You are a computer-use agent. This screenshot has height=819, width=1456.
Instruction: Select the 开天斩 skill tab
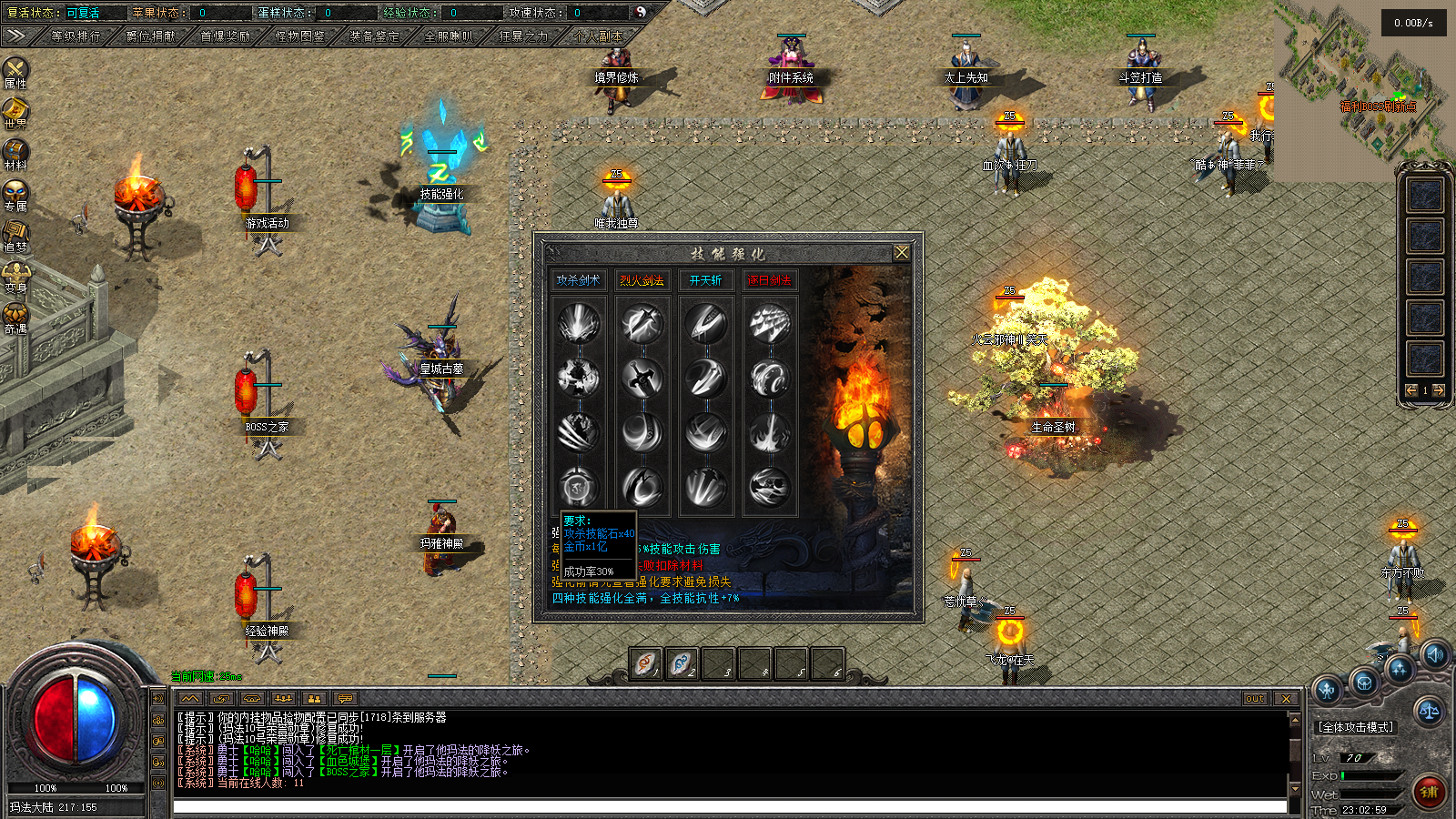click(x=705, y=280)
